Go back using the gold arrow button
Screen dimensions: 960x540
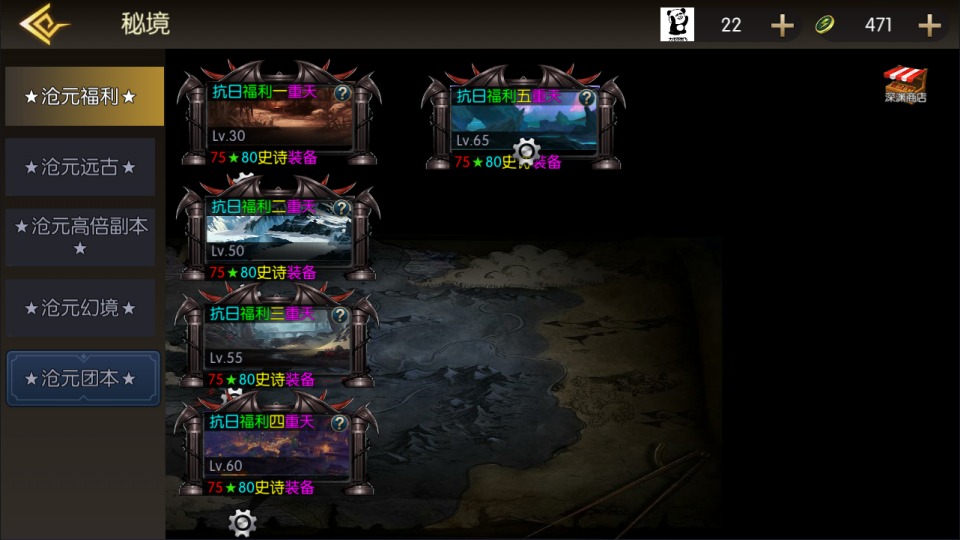coord(42,24)
